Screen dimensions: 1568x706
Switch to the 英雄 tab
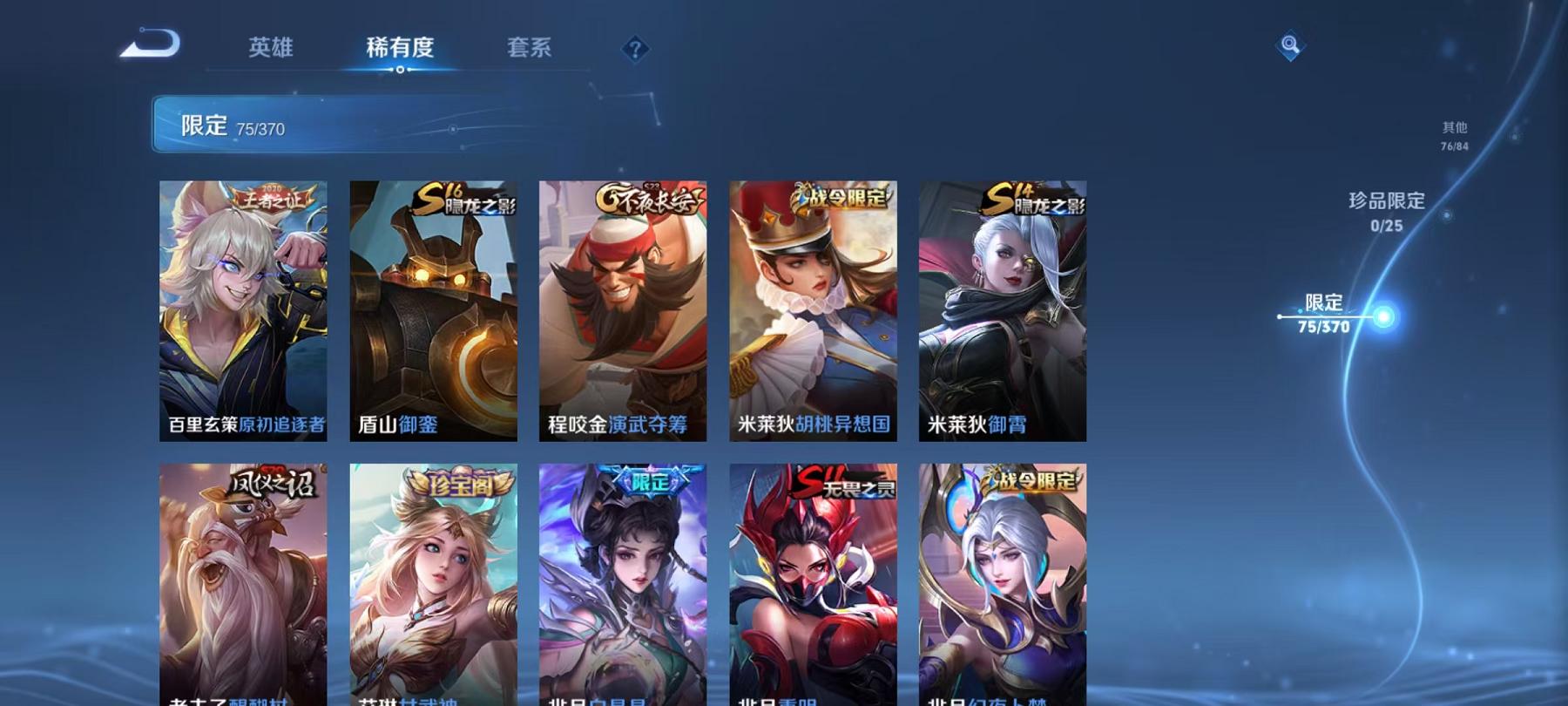[271, 48]
